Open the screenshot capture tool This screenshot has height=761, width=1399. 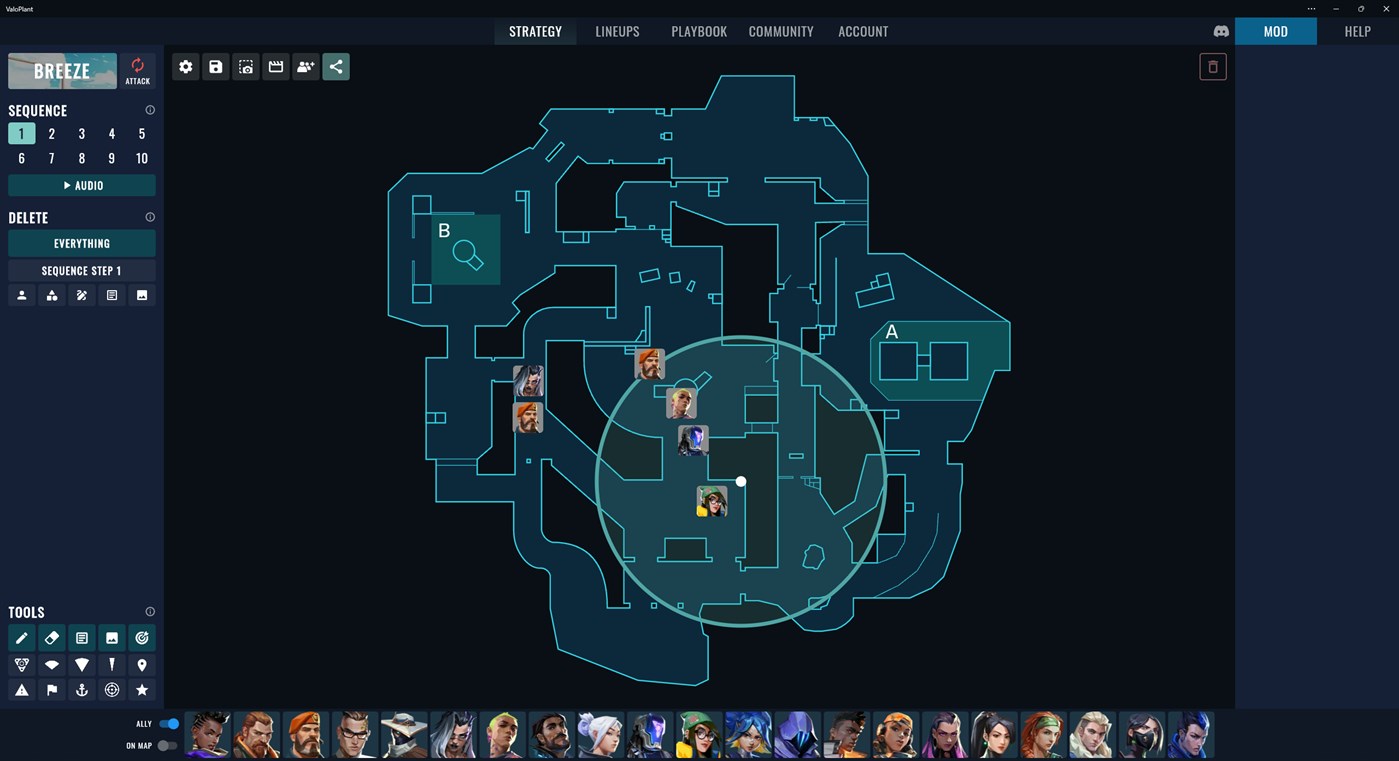[245, 66]
